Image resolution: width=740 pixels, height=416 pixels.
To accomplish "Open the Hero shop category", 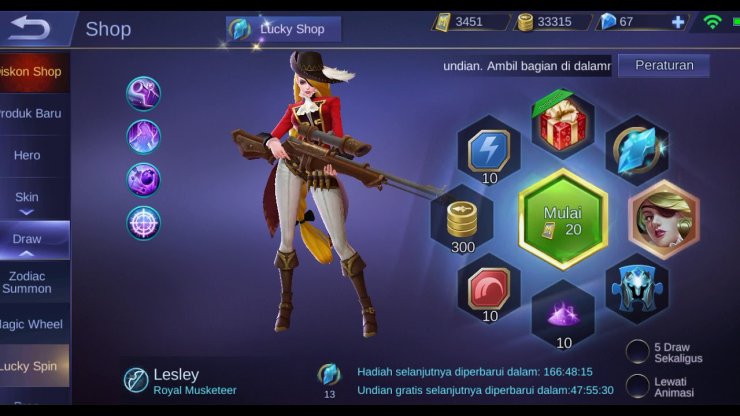I will 28,155.
